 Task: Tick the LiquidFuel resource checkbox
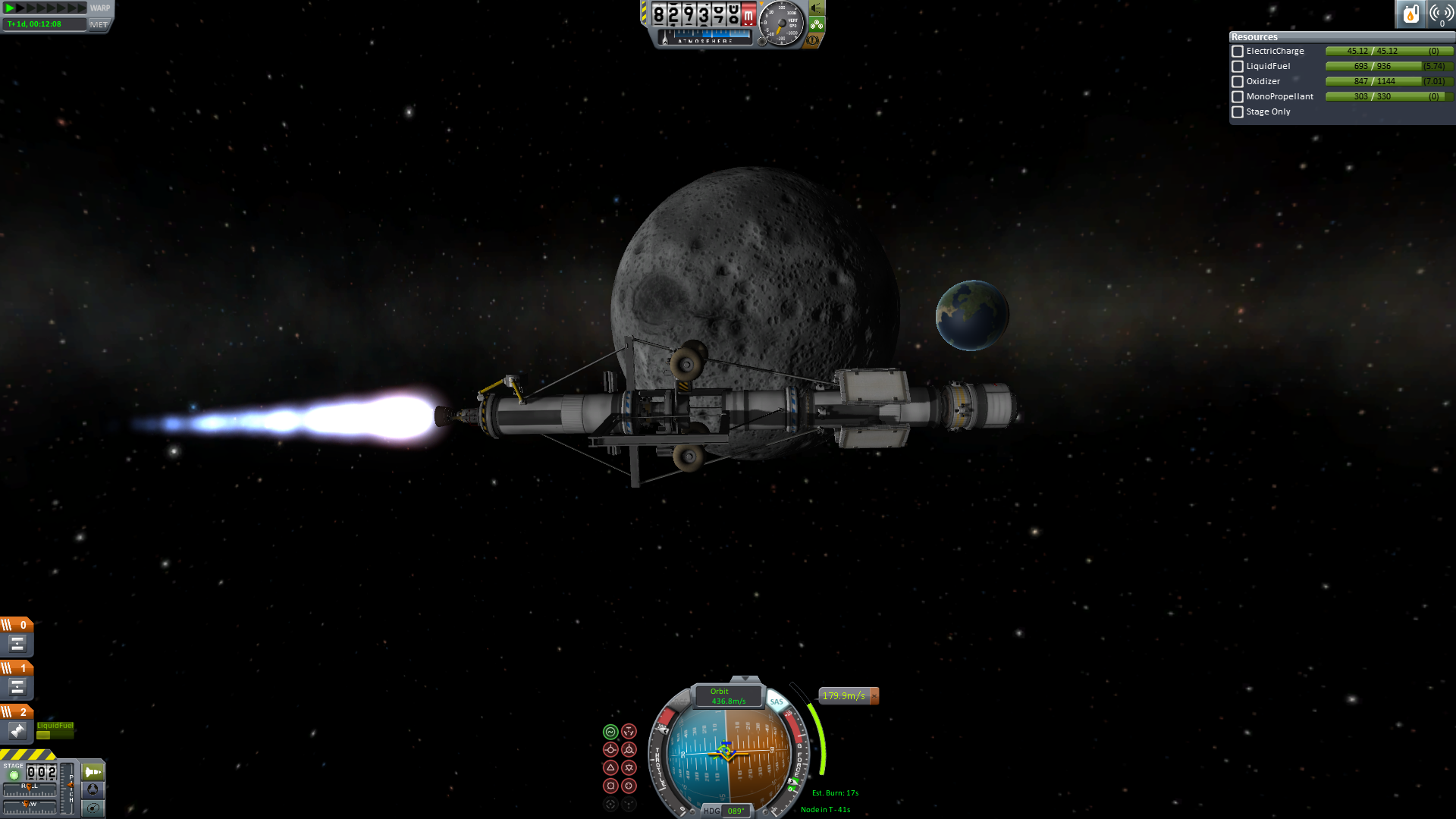click(x=1238, y=67)
